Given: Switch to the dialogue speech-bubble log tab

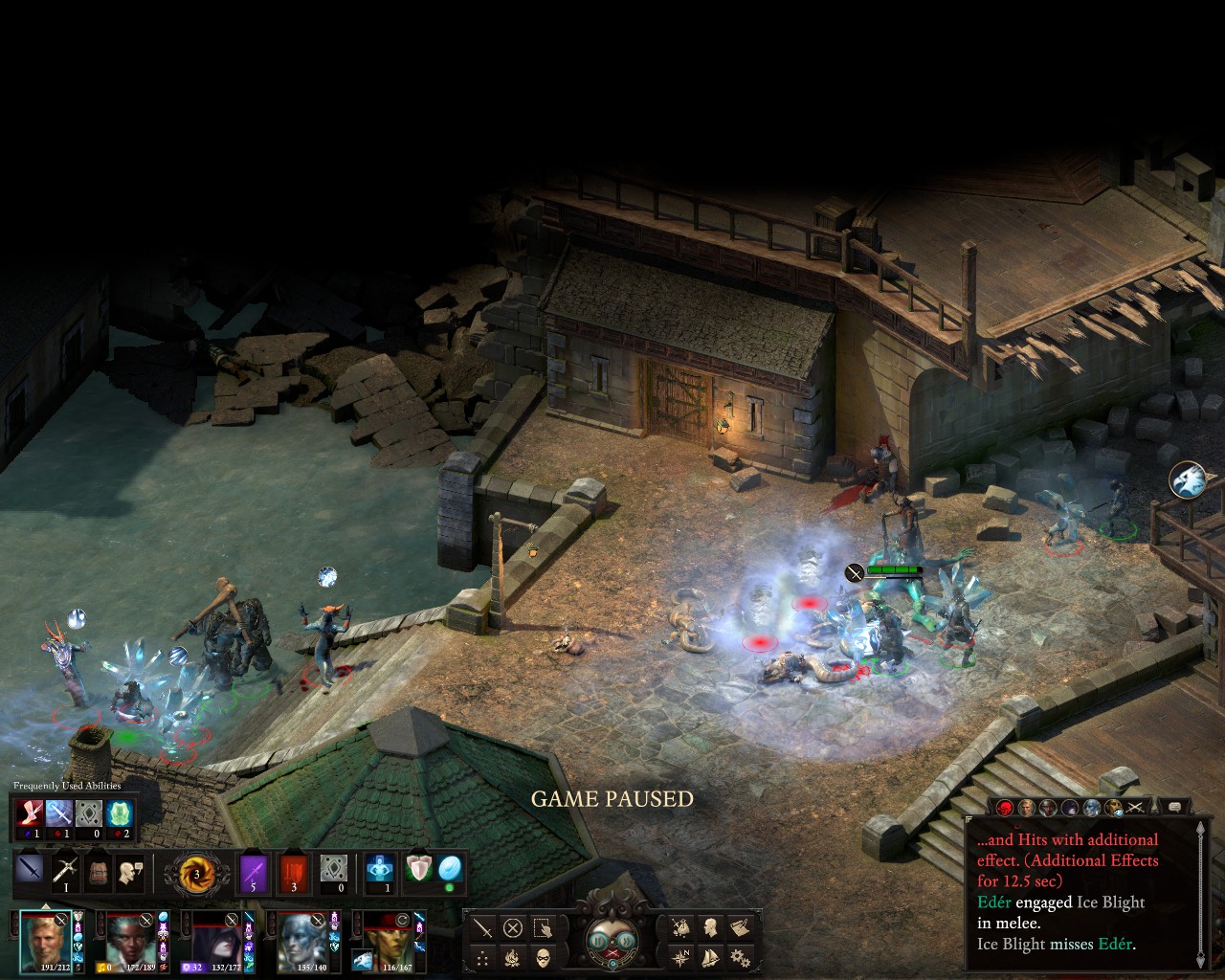Looking at the screenshot, I should [1174, 808].
